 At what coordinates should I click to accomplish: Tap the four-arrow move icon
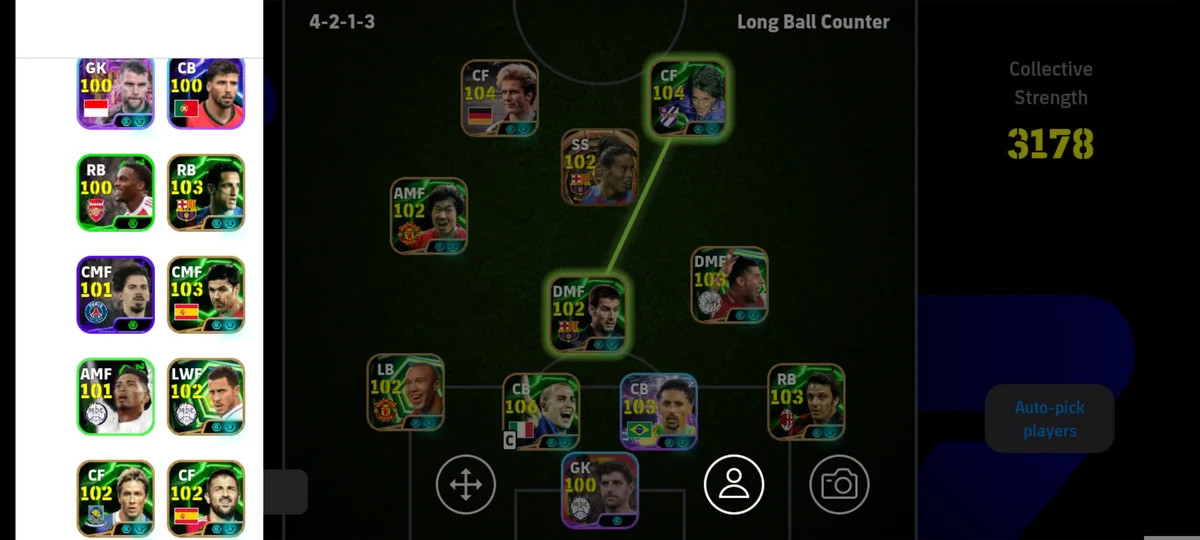click(x=465, y=485)
